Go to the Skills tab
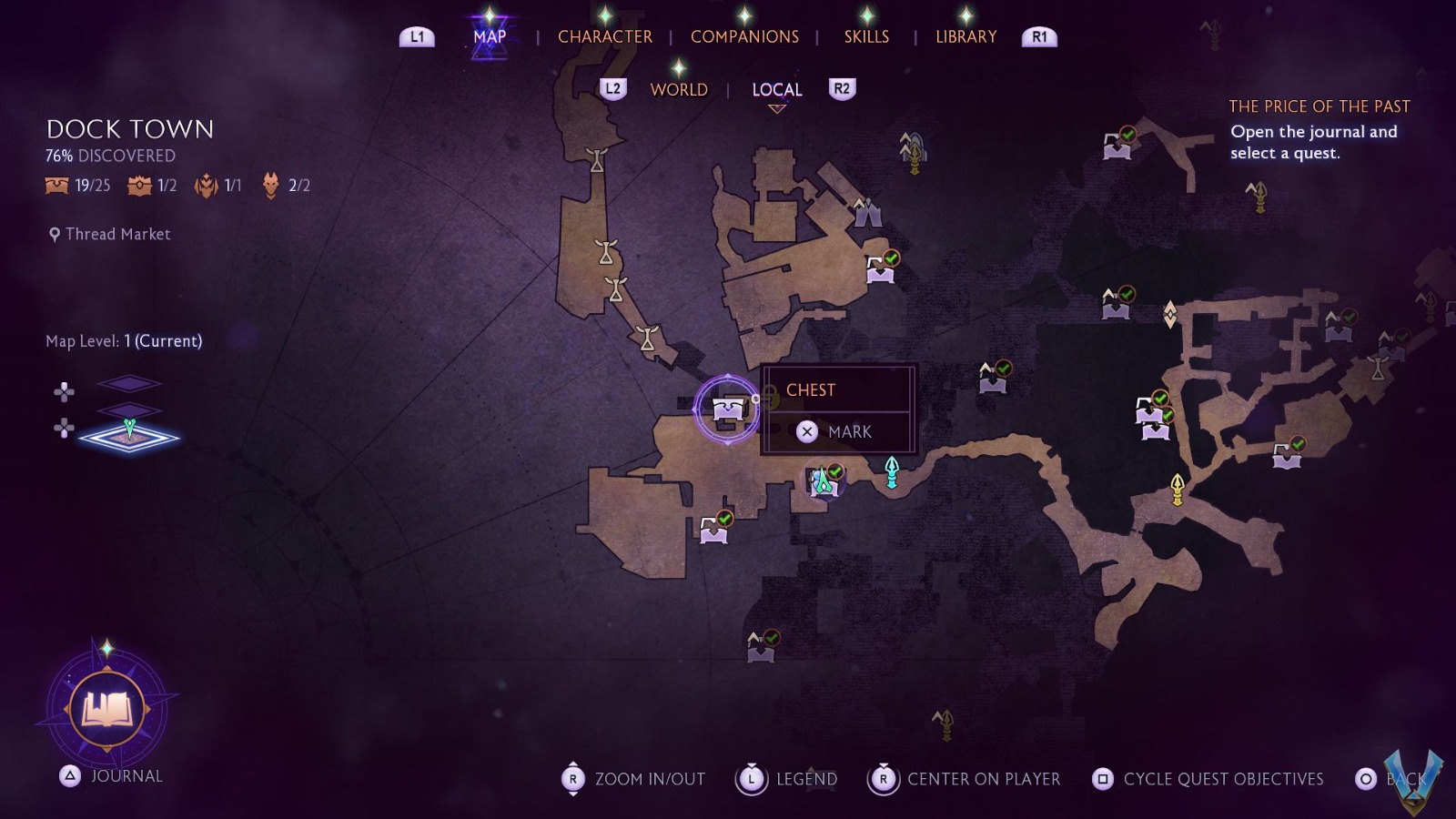Viewport: 1456px width, 819px height. tap(866, 36)
